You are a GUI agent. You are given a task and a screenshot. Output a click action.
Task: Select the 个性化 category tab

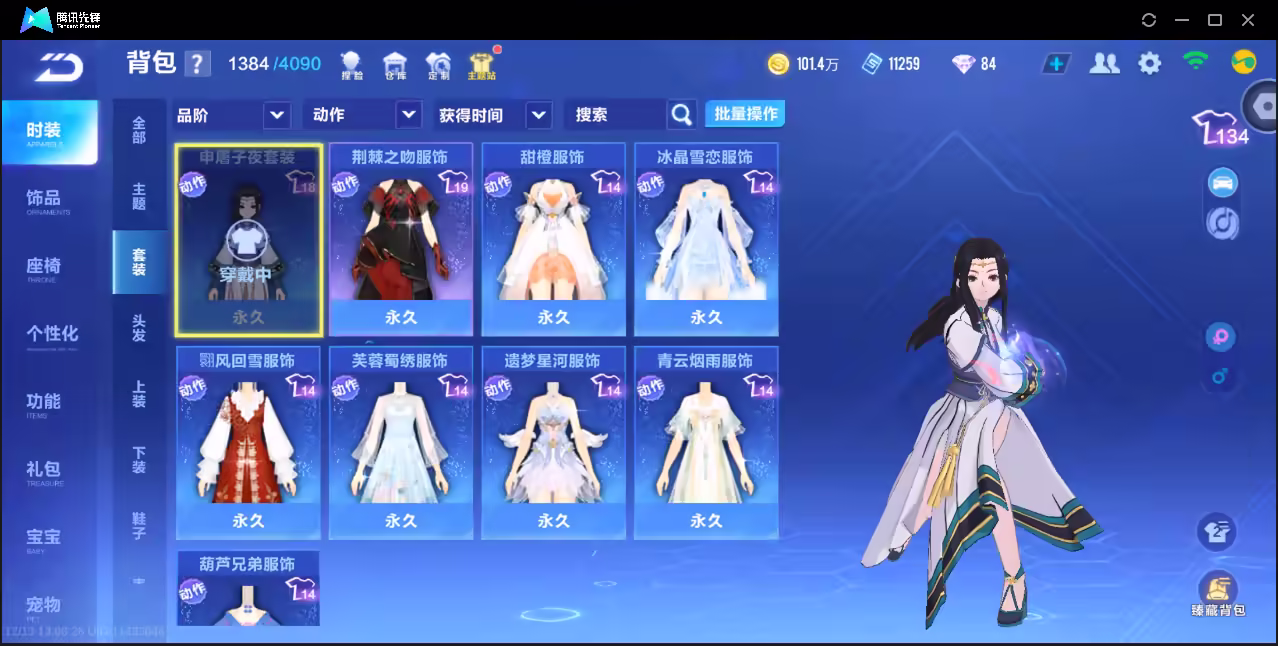point(52,334)
